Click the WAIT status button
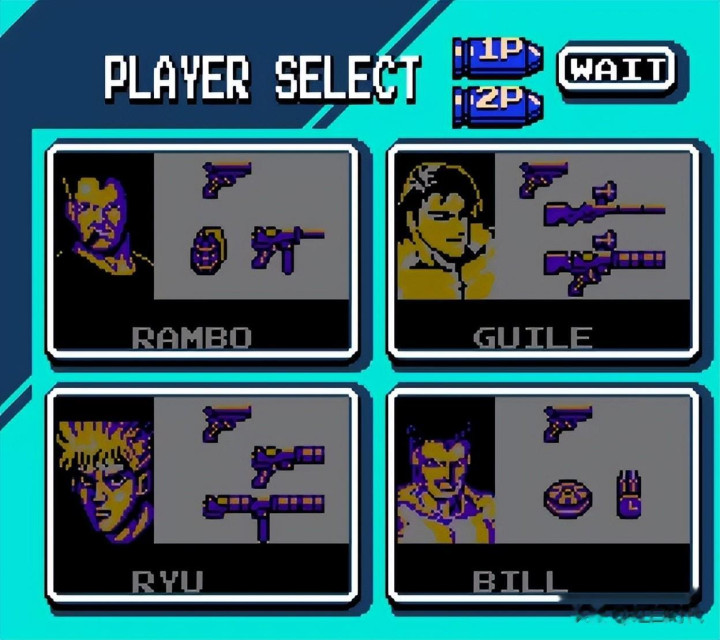Screen dimensions: 720x640 [x=616, y=69]
